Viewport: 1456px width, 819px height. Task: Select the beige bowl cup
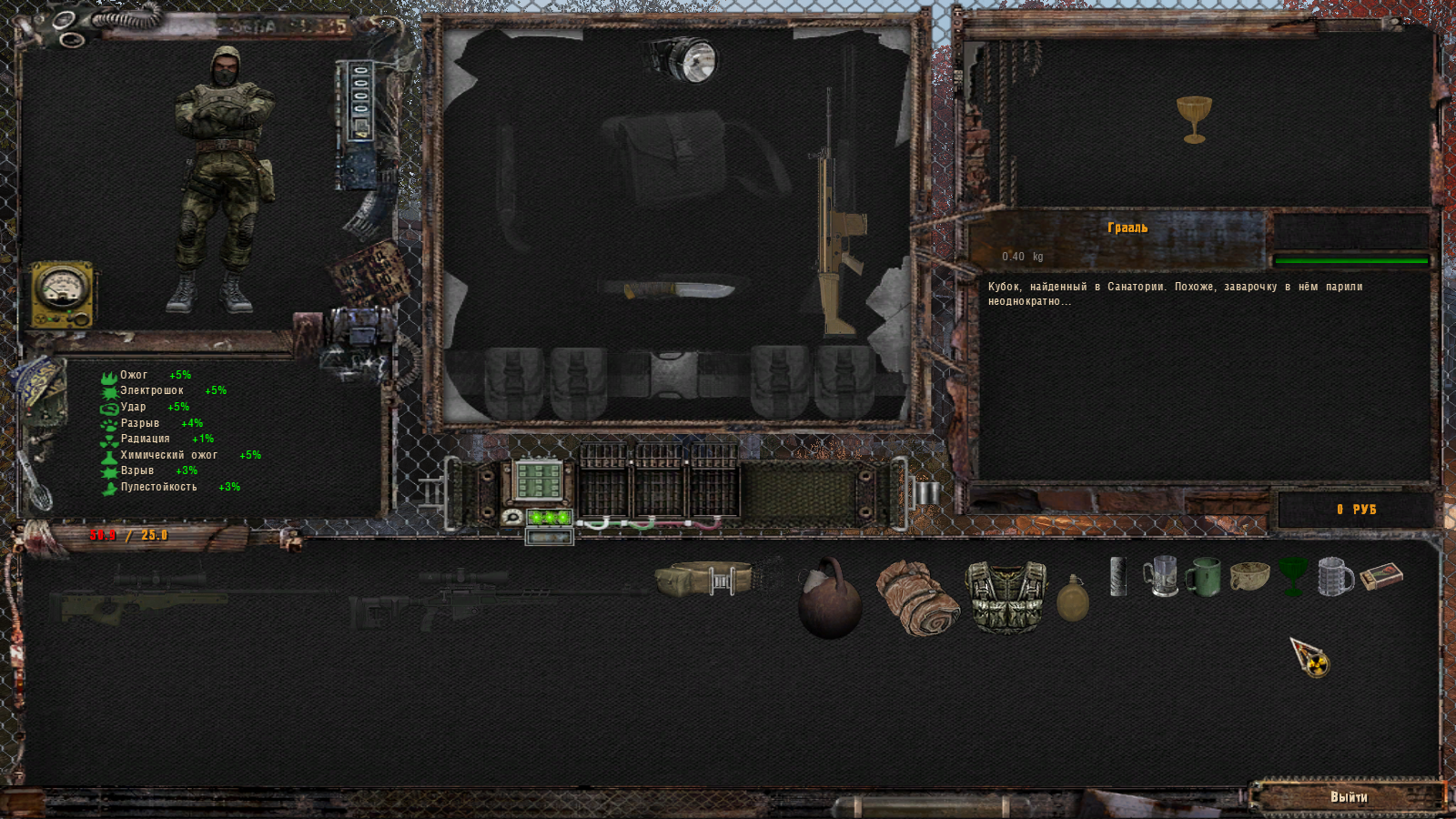coord(1249,576)
